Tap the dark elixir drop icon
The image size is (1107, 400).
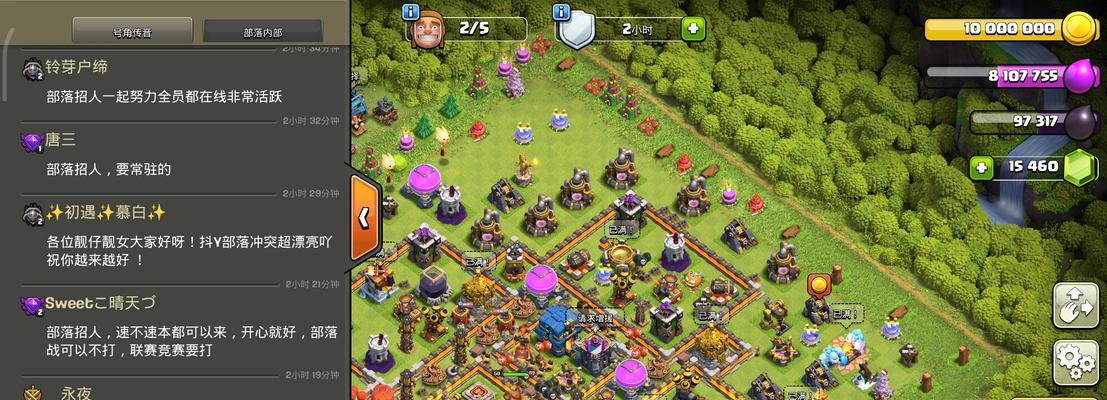(x=1079, y=122)
